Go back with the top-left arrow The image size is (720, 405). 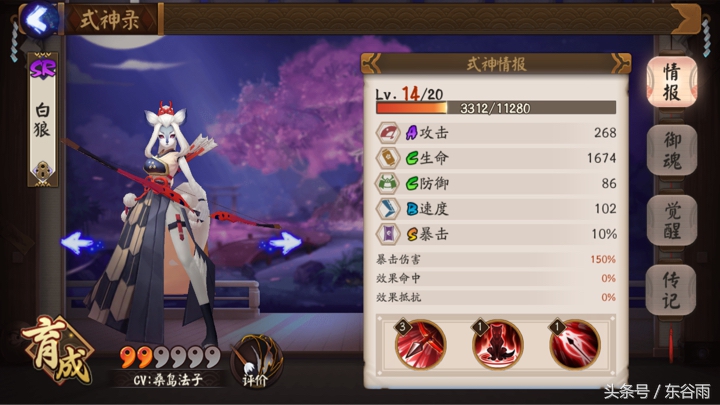coord(39,17)
